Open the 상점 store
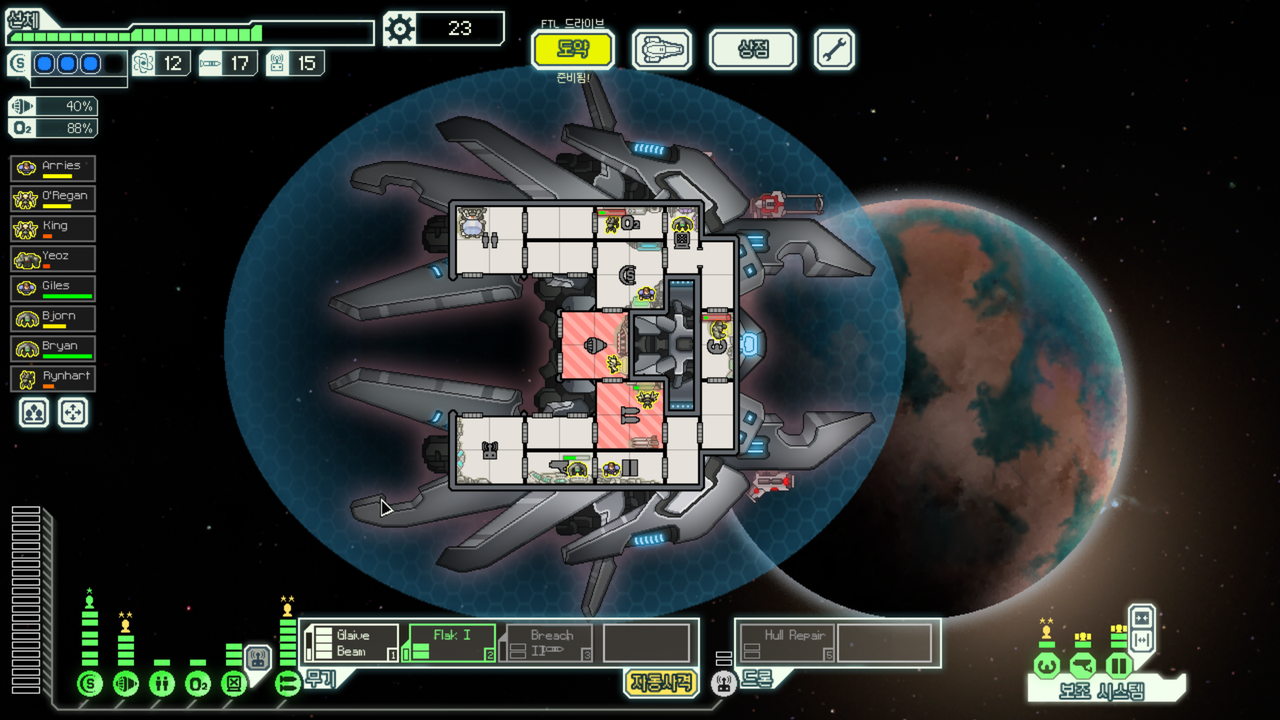The height and width of the screenshot is (720, 1280). point(752,49)
